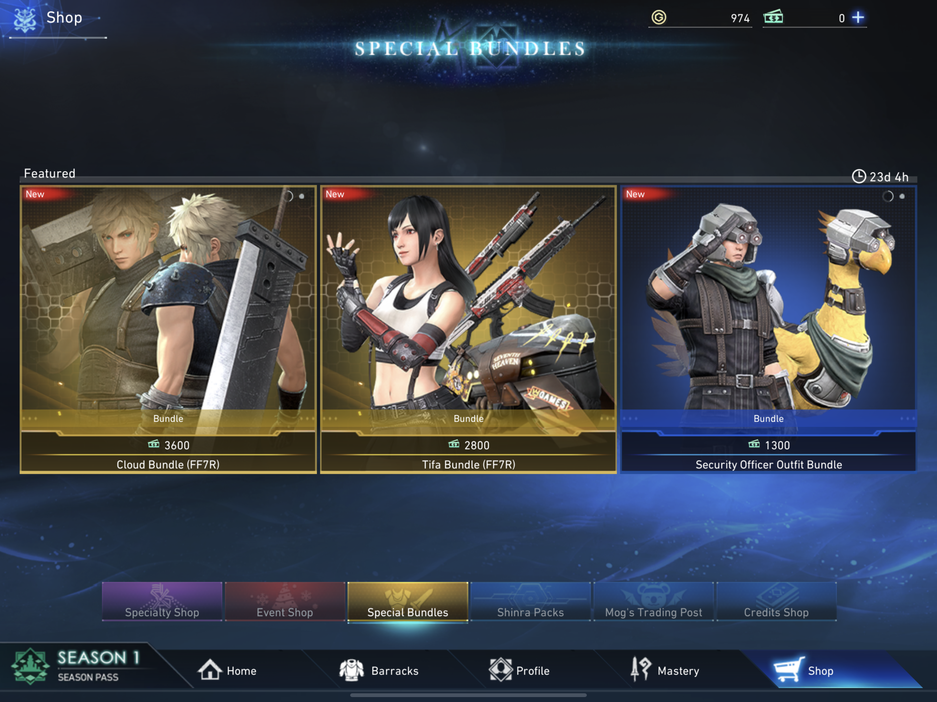
Task: Purchase Tifa Bundle for 2800
Action: [468, 445]
